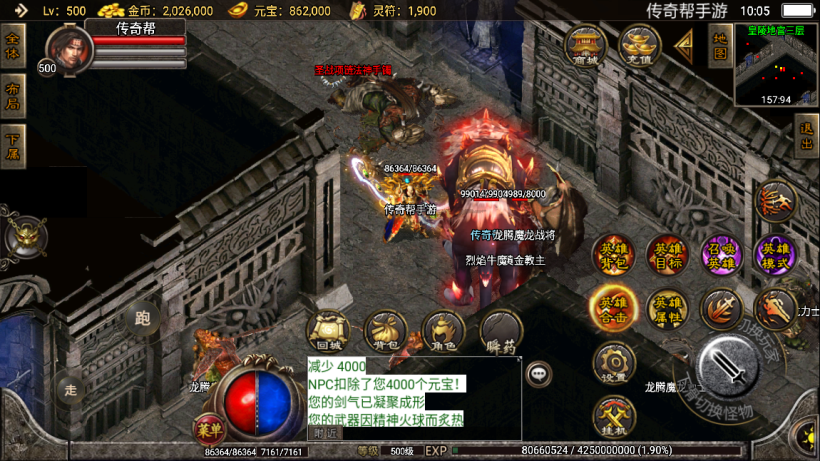Image resolution: width=820 pixels, height=461 pixels.
Task: Open 设置 settings gear
Action: coord(613,364)
